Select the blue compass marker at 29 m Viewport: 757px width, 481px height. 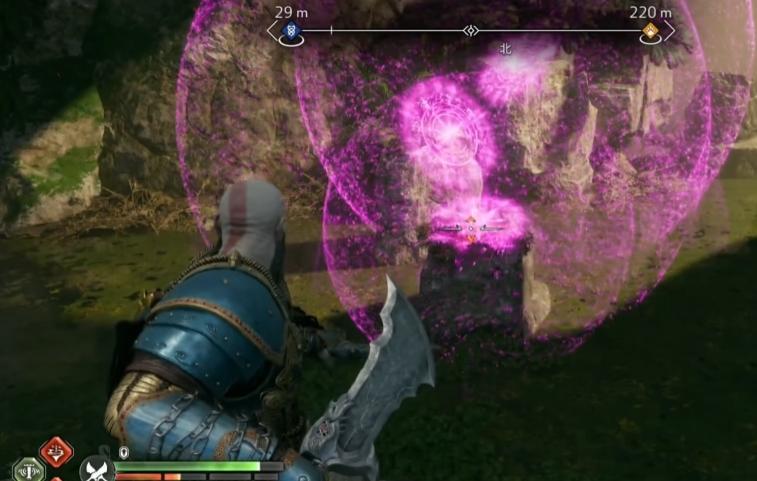click(x=290, y=31)
